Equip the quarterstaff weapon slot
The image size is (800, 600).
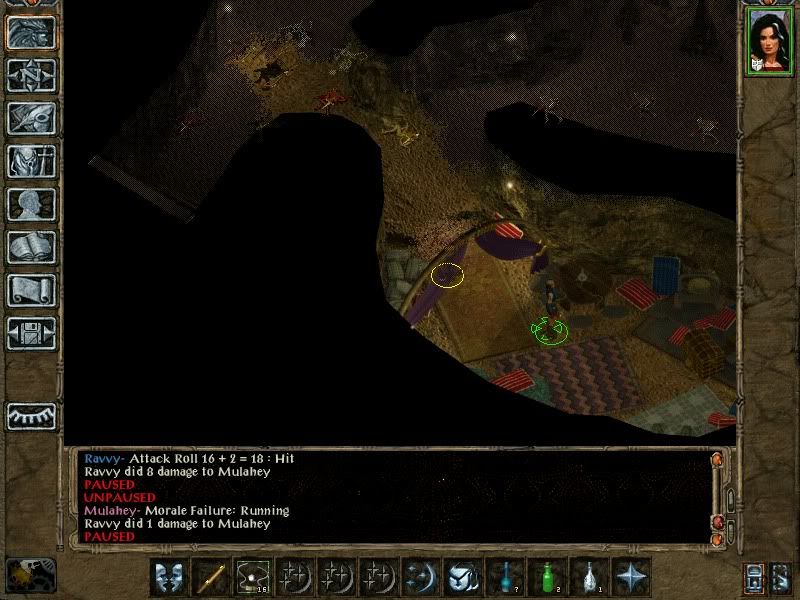click(211, 577)
